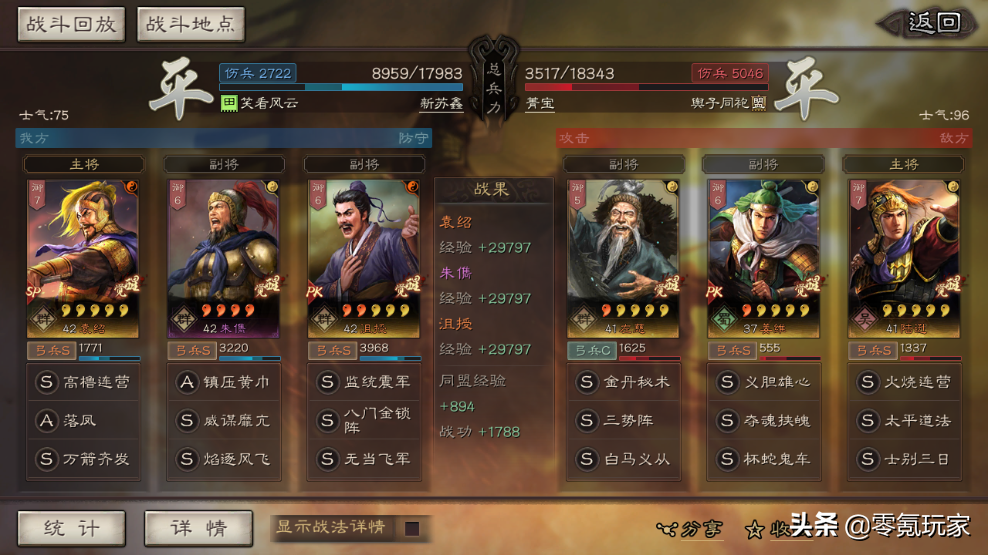View the 金丹秘术 skill
The height and width of the screenshot is (555, 988).
[x=622, y=382]
